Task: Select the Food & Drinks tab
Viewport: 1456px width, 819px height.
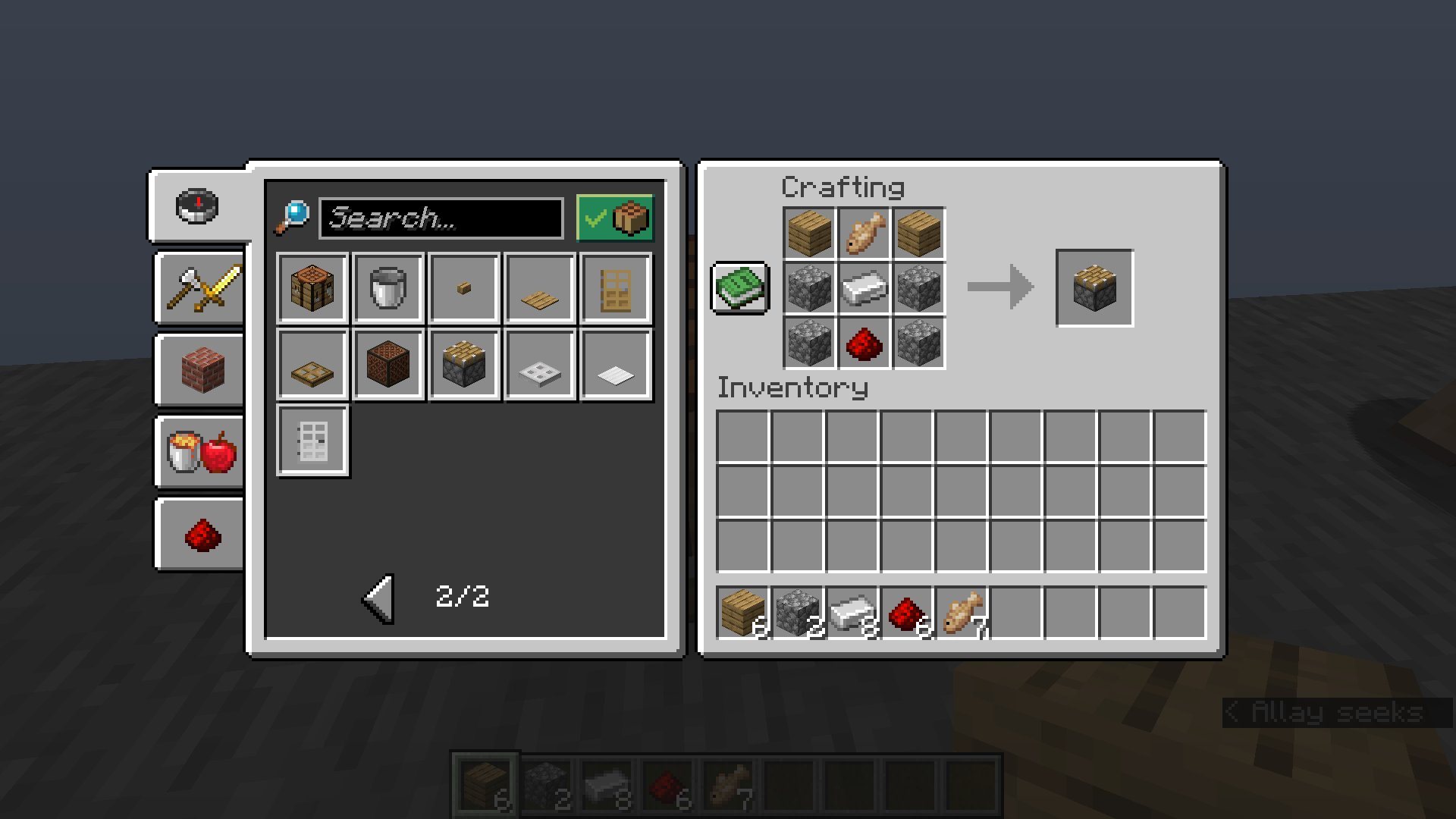Action: pos(199,453)
